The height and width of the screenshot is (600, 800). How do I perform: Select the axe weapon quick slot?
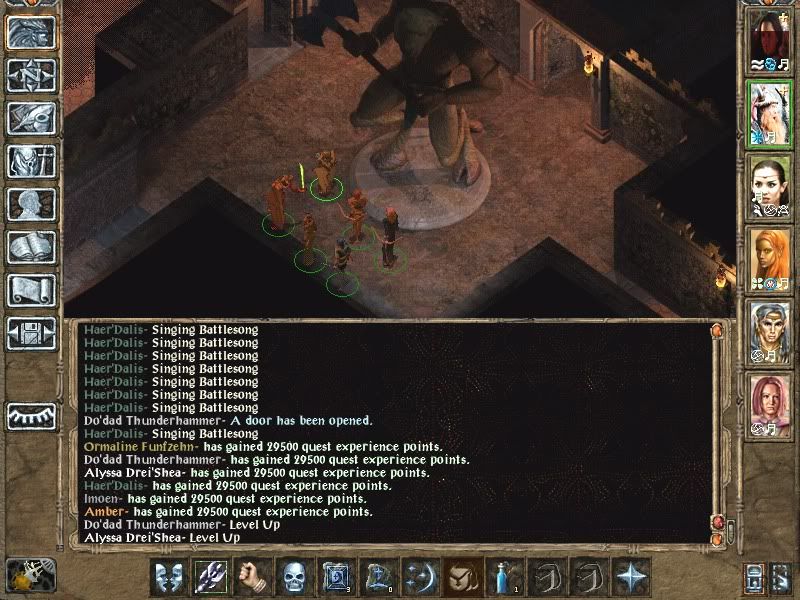(211, 578)
